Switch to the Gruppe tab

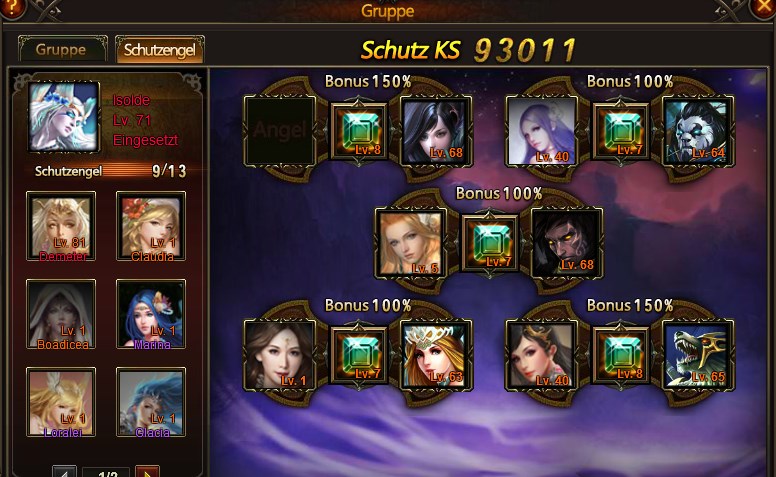[62, 50]
